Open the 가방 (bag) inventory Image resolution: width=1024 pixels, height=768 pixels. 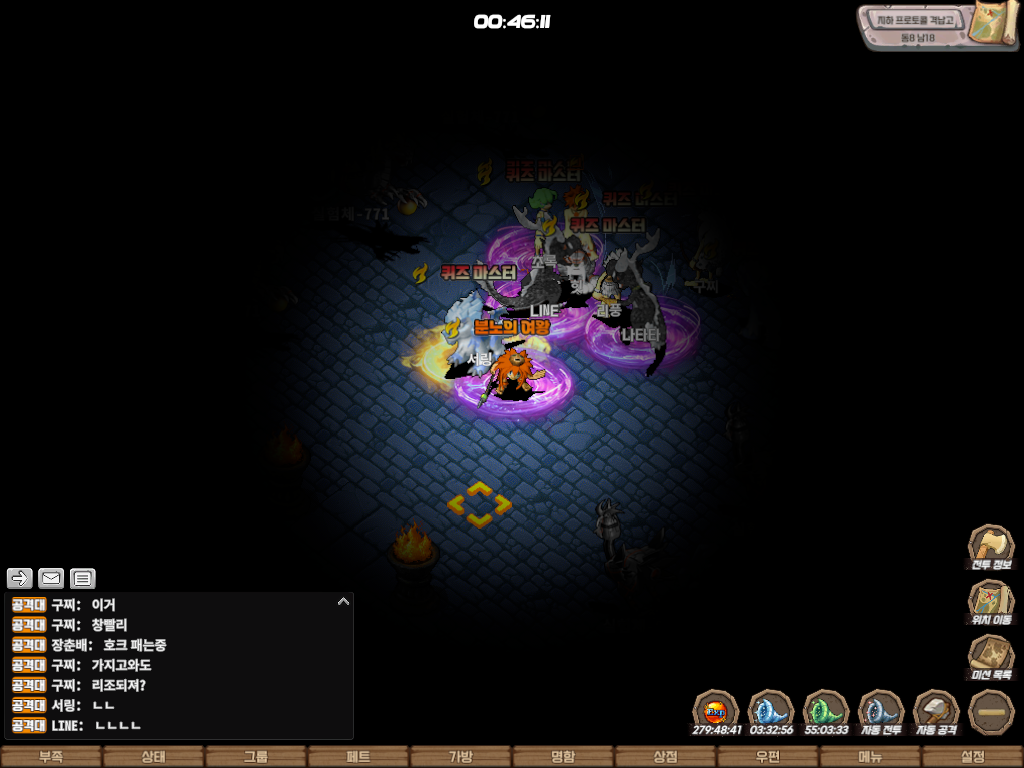tap(460, 757)
